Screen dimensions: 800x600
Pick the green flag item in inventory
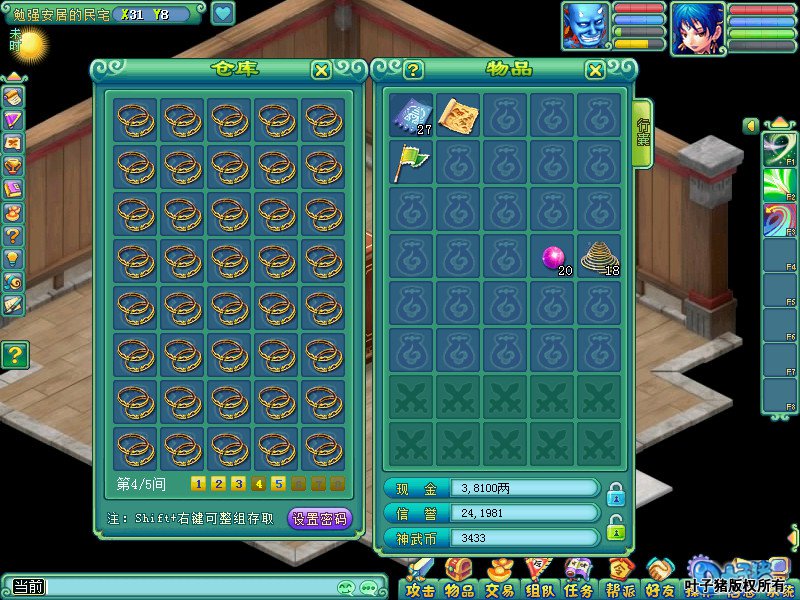(411, 162)
